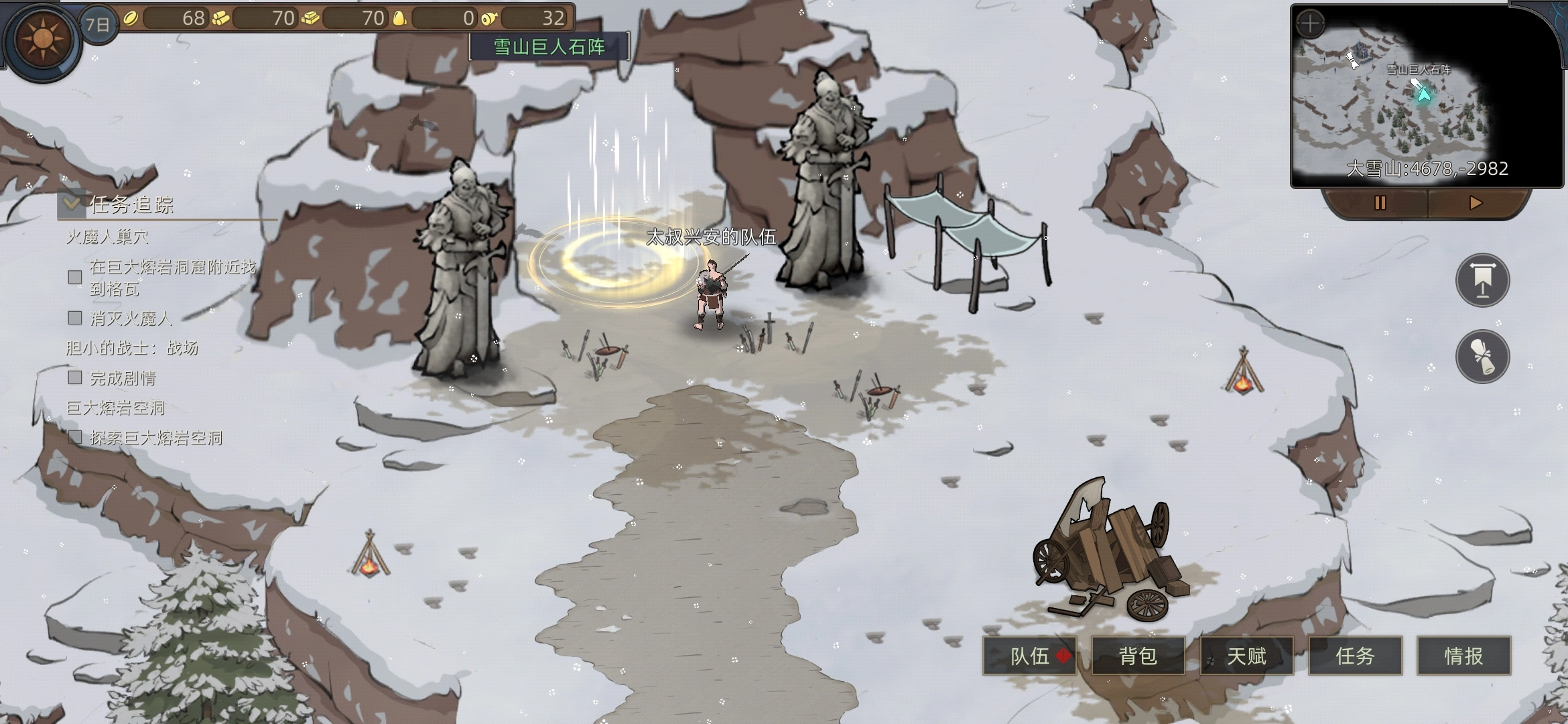The width and height of the screenshot is (1568, 724).
Task: Collapse the 任务追踪 quest tracker
Action: (71, 203)
